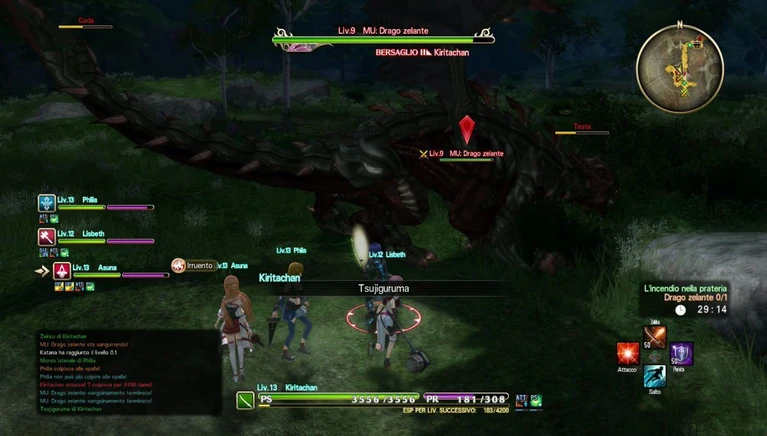Select party member Philia's portrait icon
This screenshot has width=767, height=436.
coord(46,203)
